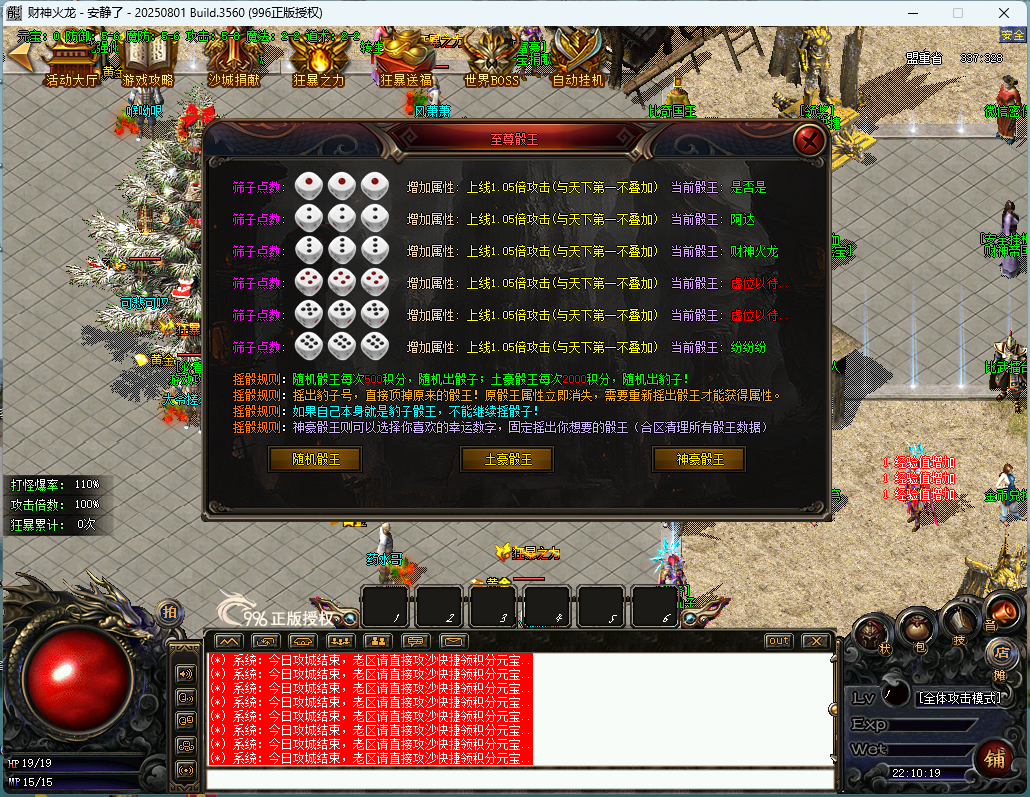Choose the 土豪骰王 button
This screenshot has width=1030, height=797.
pos(507,459)
